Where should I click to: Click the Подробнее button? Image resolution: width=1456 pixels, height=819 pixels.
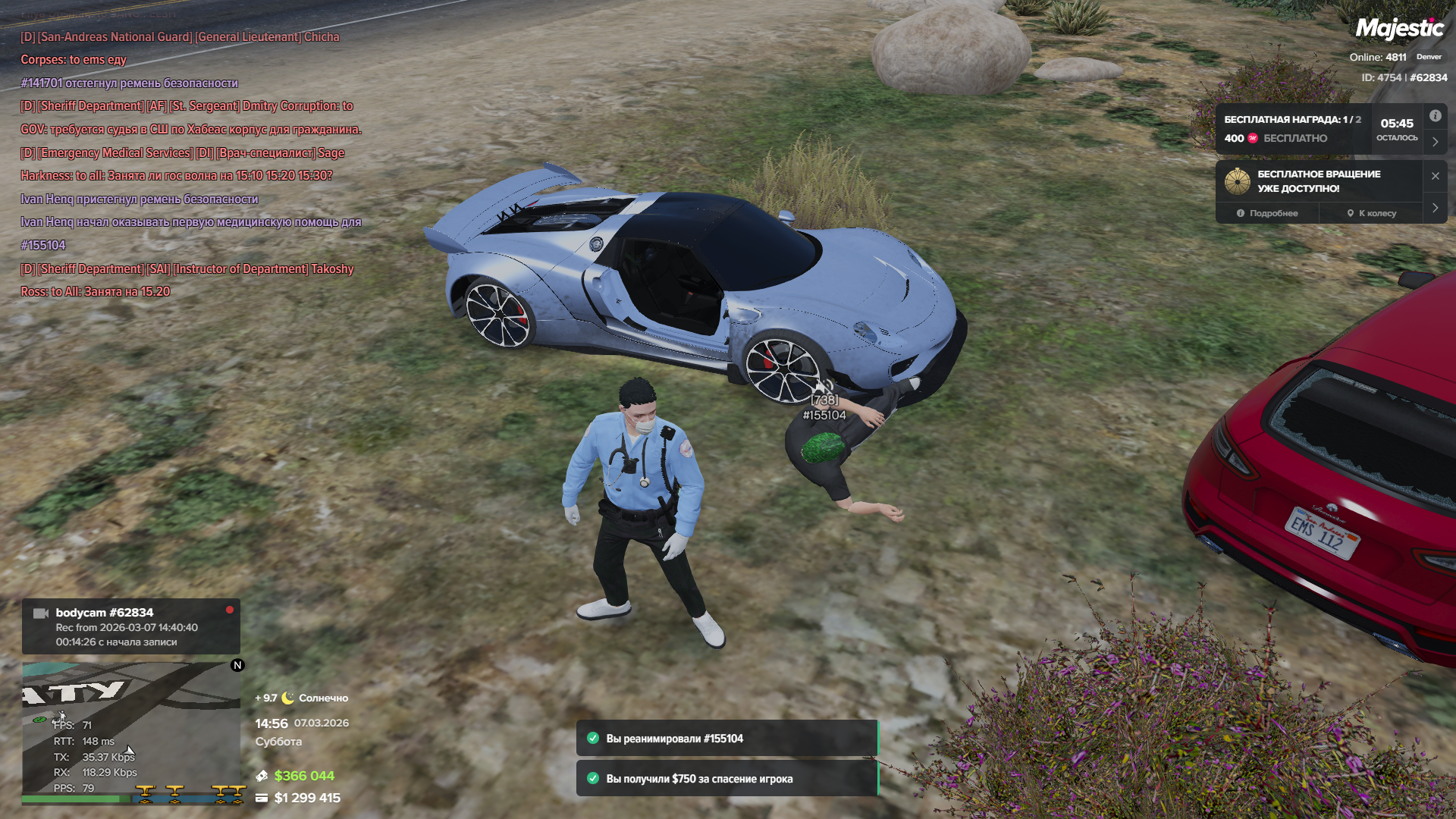point(1267,213)
